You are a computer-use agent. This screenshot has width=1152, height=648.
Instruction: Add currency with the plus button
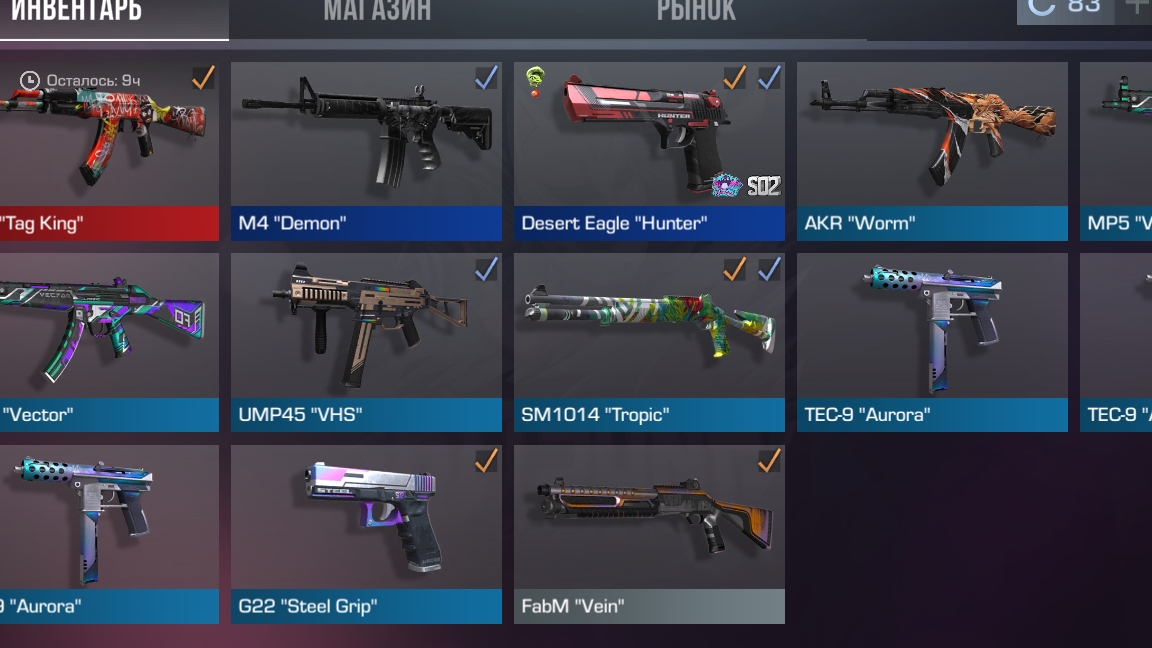coord(1136,8)
